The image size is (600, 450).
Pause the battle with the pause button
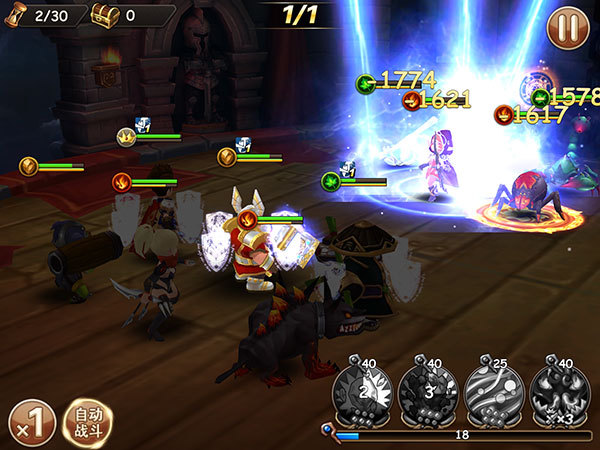tap(567, 27)
